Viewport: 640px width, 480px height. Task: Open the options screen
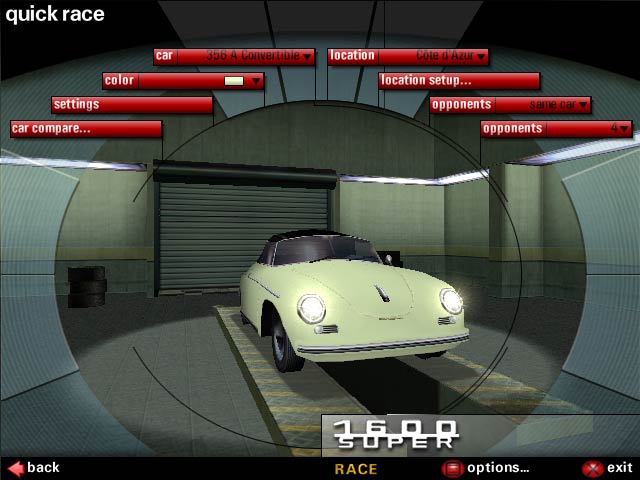point(486,467)
